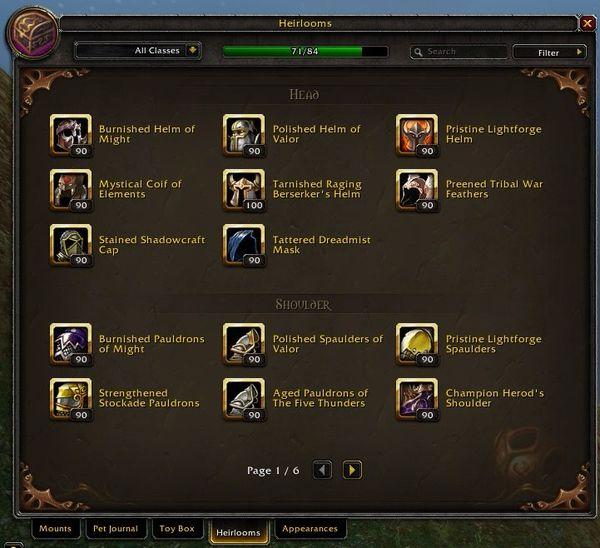
Task: Pick Tarnished Raging Berserker's Helm icon
Action: [244, 190]
